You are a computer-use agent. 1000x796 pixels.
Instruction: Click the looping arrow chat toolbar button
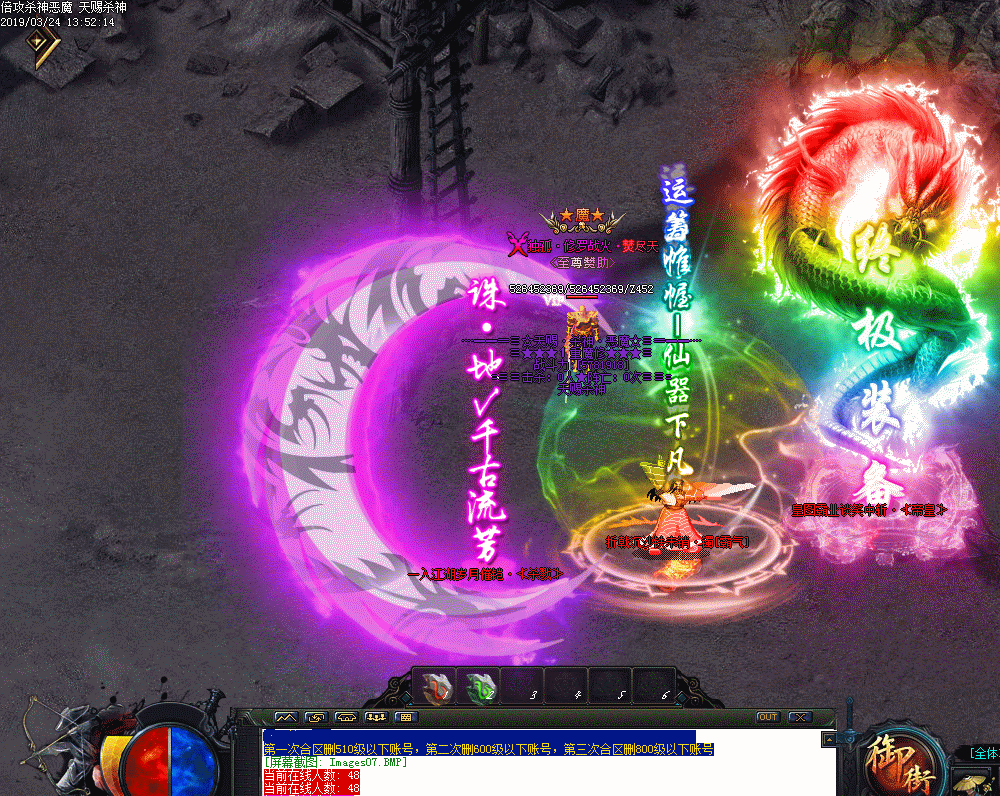[x=316, y=717]
